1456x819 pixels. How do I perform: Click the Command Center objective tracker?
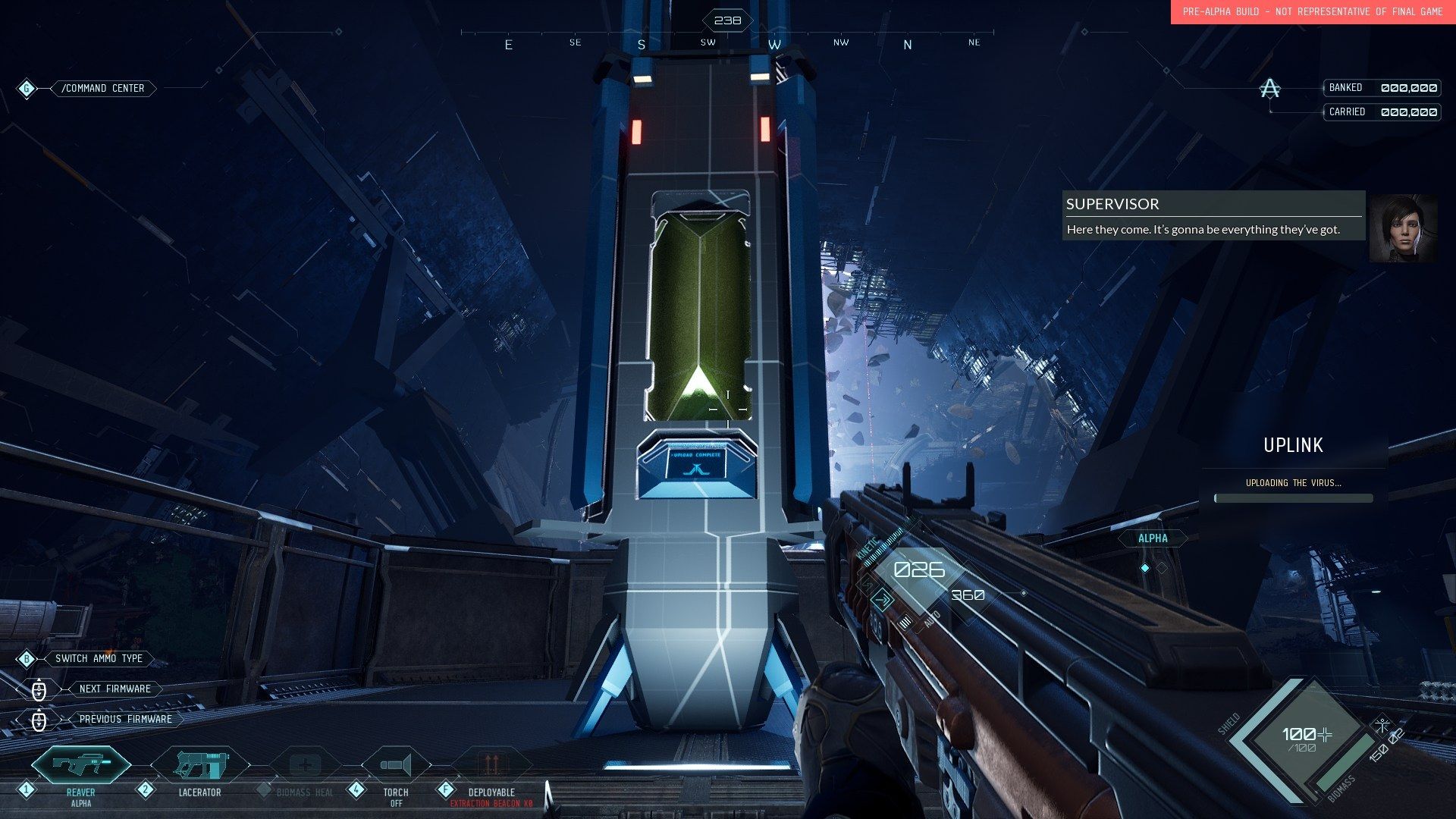[103, 89]
